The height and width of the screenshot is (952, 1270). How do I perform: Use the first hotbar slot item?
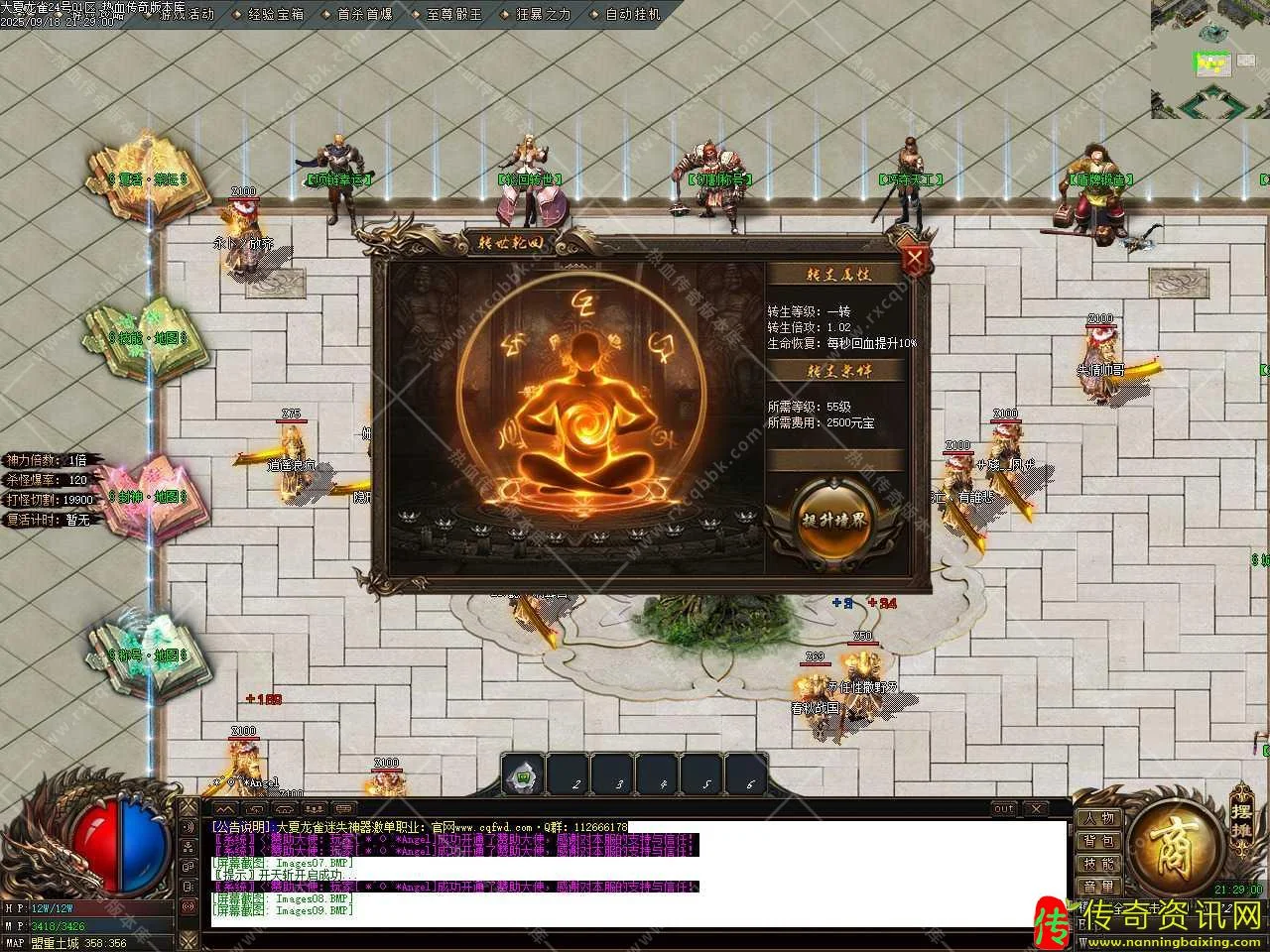tap(523, 774)
